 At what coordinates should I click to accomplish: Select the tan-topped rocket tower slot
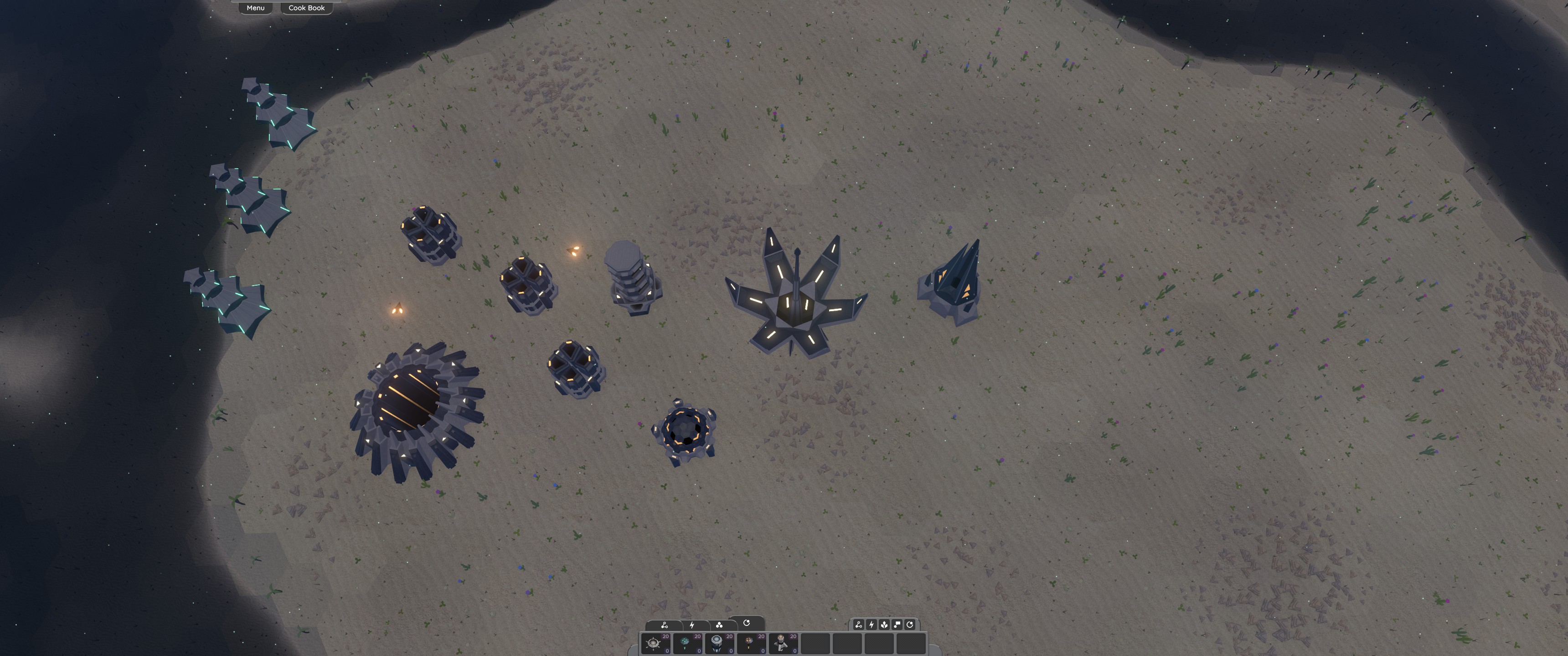click(783, 643)
